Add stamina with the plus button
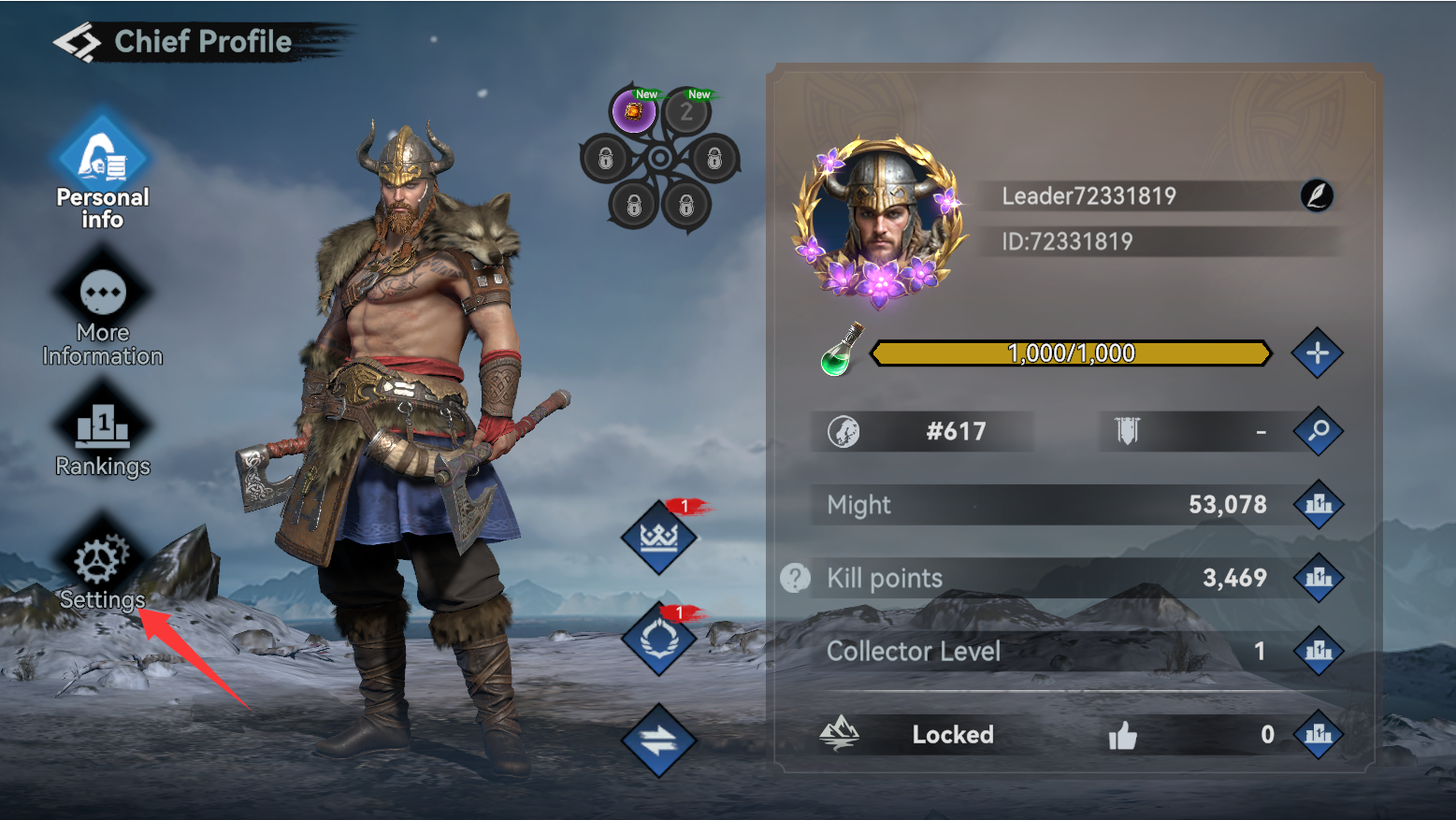The height and width of the screenshot is (820, 1456). point(1317,353)
